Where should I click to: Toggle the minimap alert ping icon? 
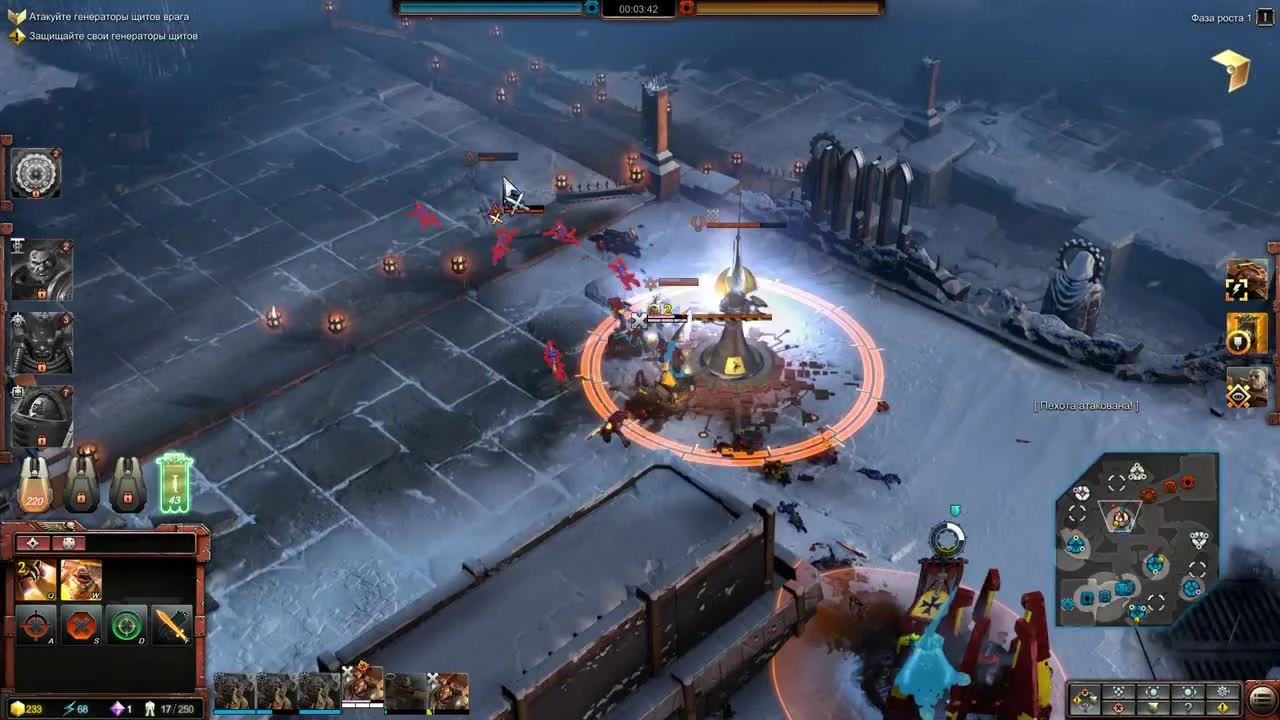click(1223, 710)
